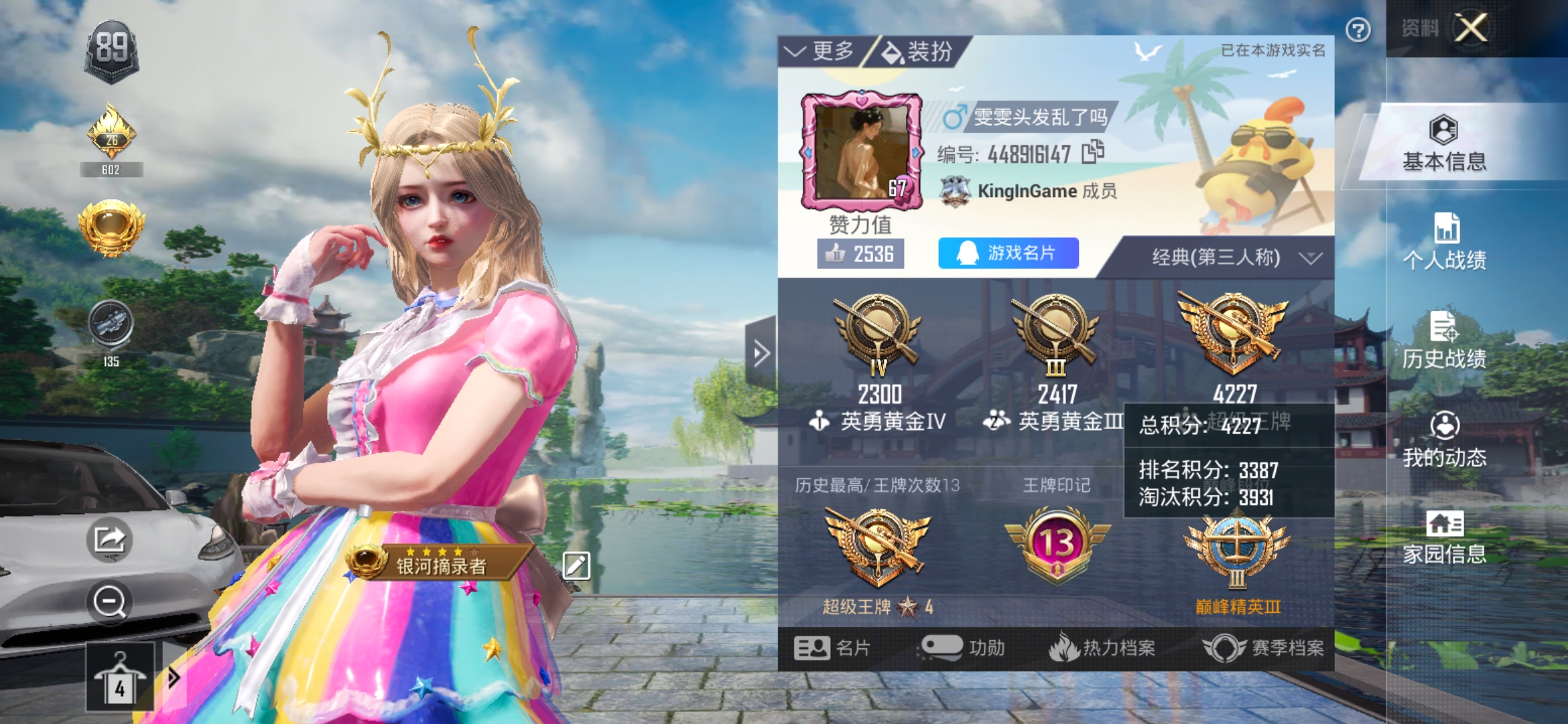Open the 名片 section

click(832, 648)
